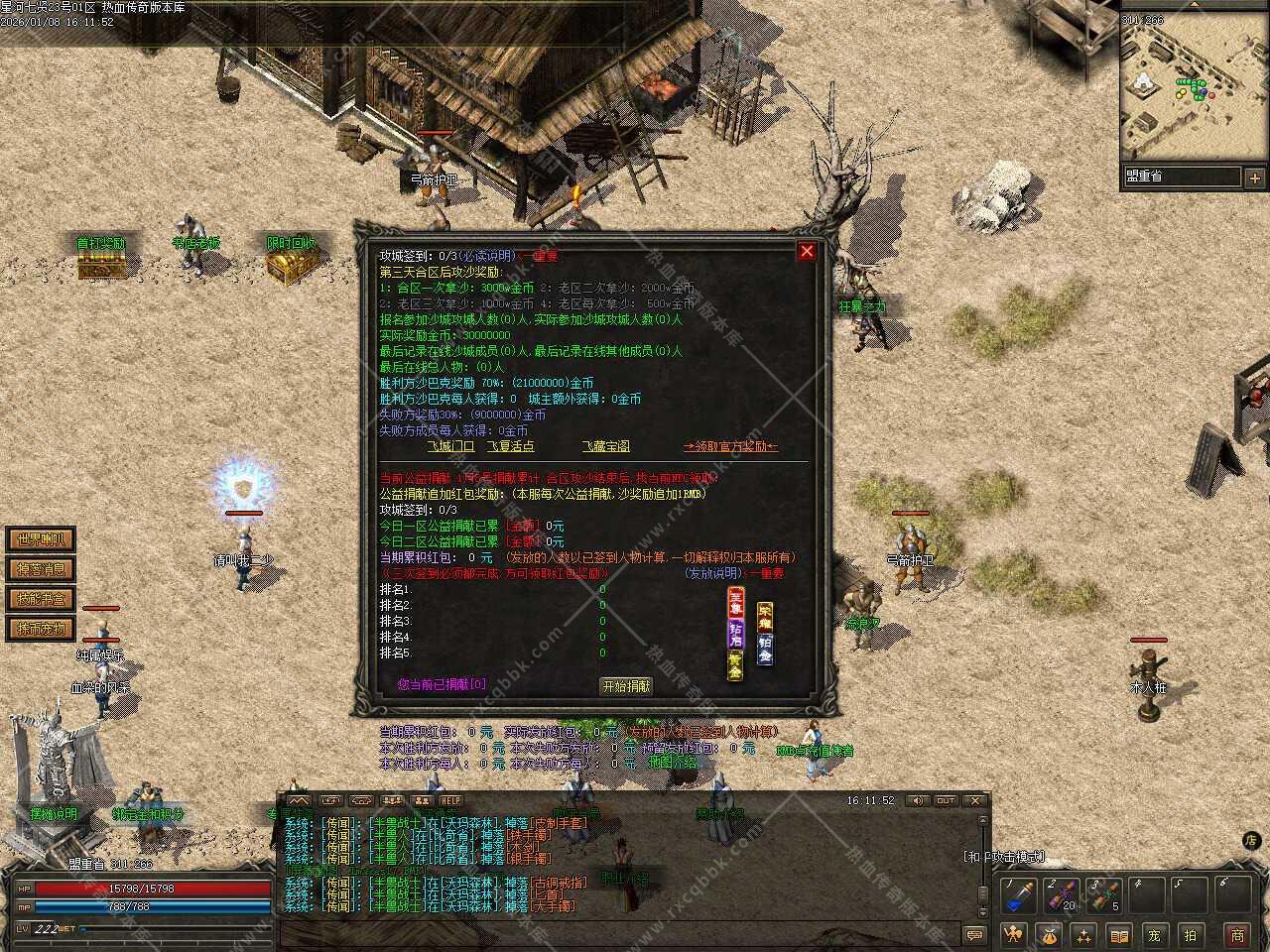
Task: Follow the 飞复活点 teleport link
Action: pyautogui.click(x=510, y=446)
